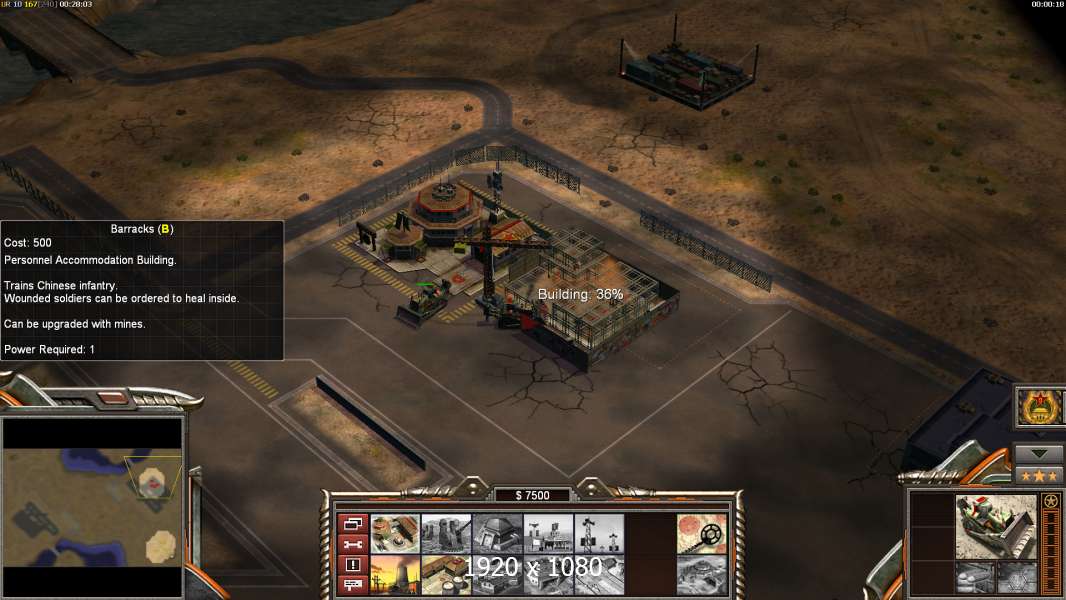
Task: Choose the Supply Center build icon
Action: [x=446, y=575]
